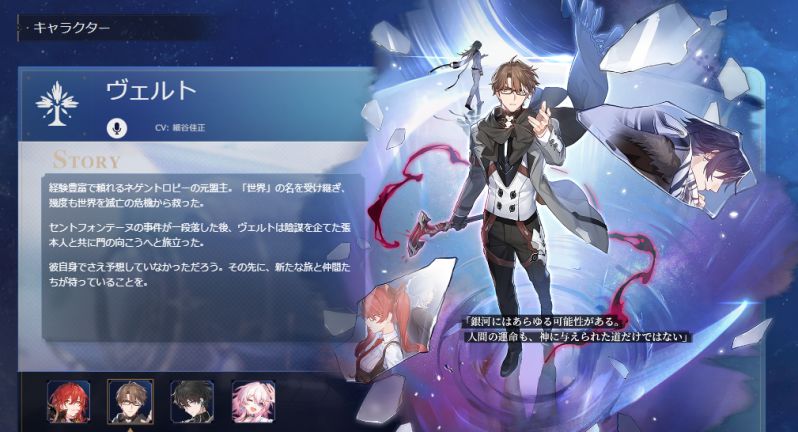Play Welt's voice line with the microphone icon

tap(118, 128)
